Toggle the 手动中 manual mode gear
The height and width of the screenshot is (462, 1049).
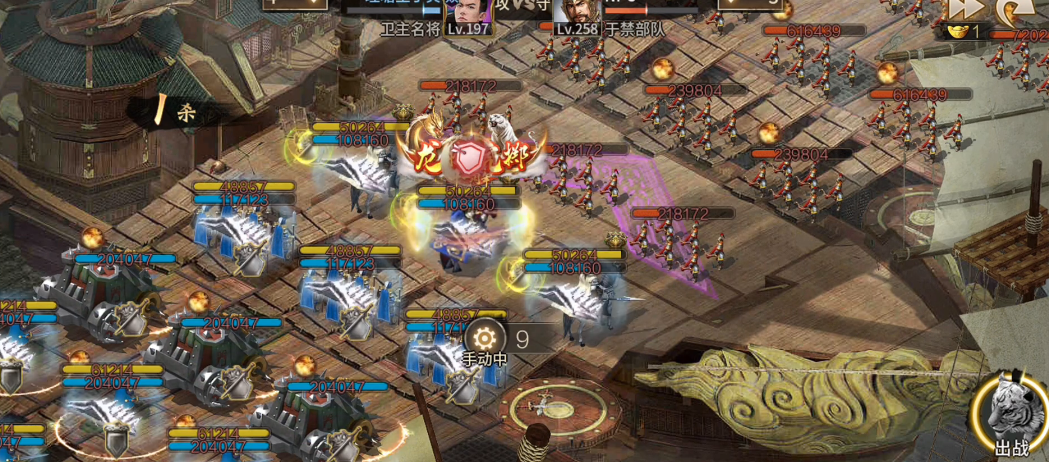tap(486, 338)
